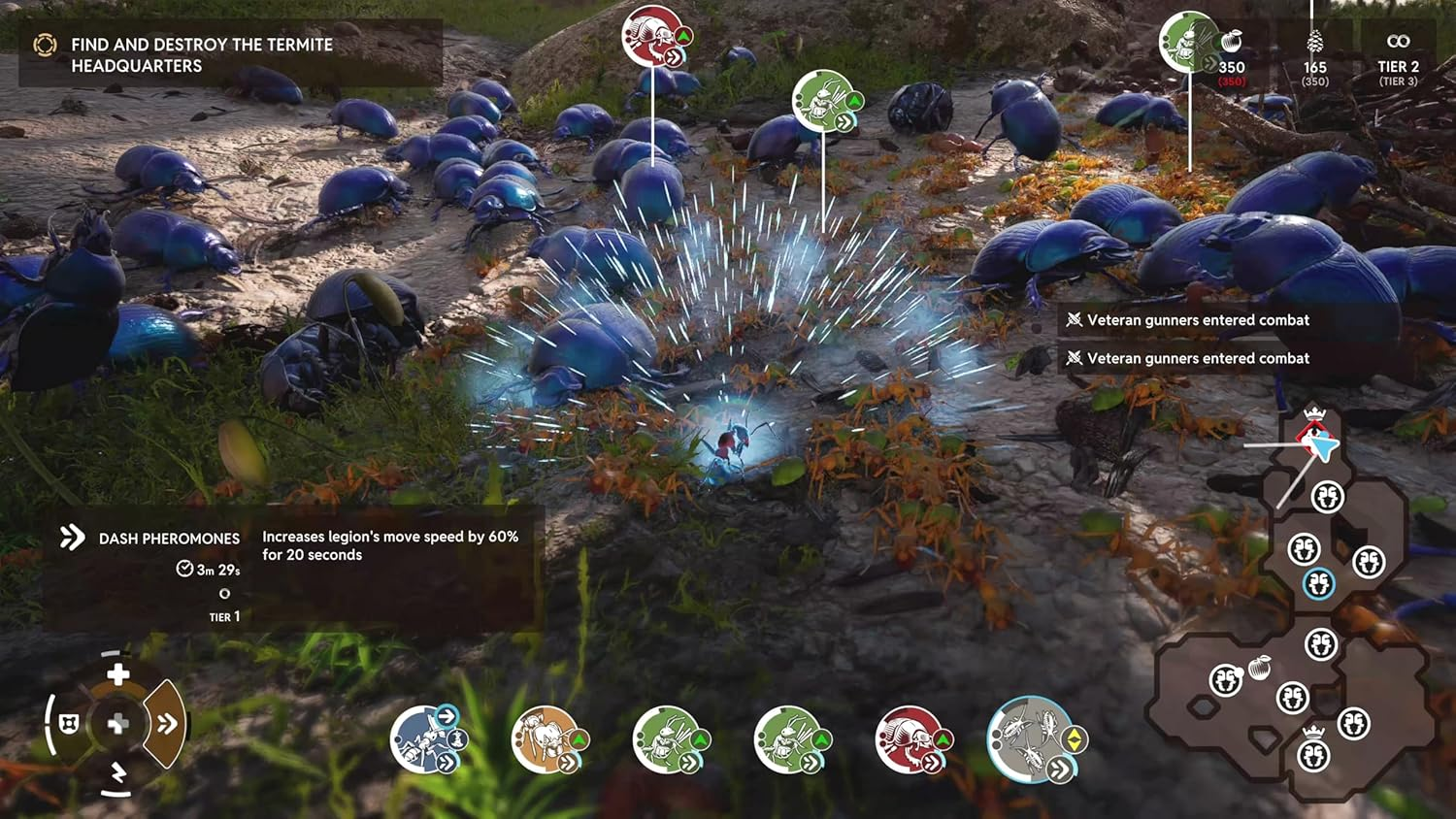This screenshot has height=819, width=1456.
Task: Expand the chevron on the grey mixed group portrait
Action: point(1060,767)
